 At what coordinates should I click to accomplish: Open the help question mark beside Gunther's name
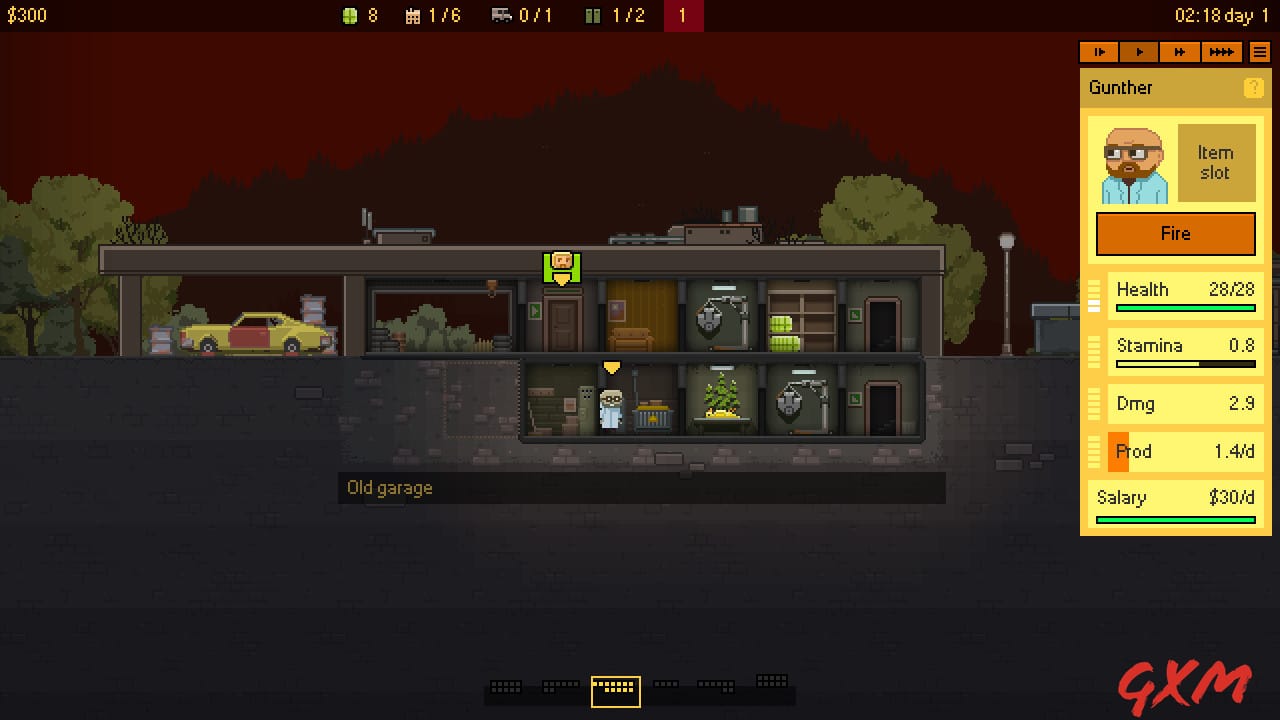pos(1253,87)
